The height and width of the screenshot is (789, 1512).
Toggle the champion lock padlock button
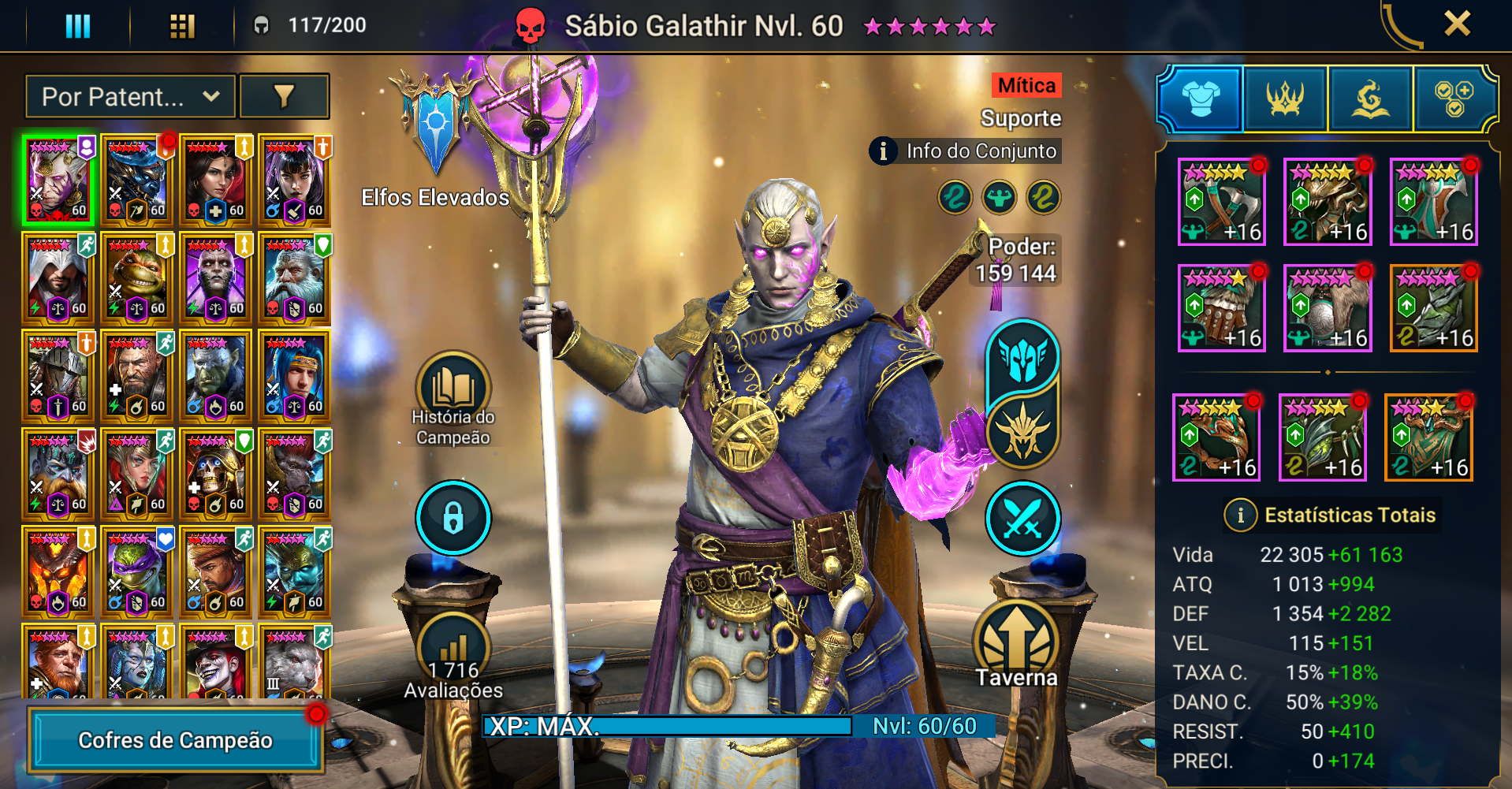pos(453,518)
